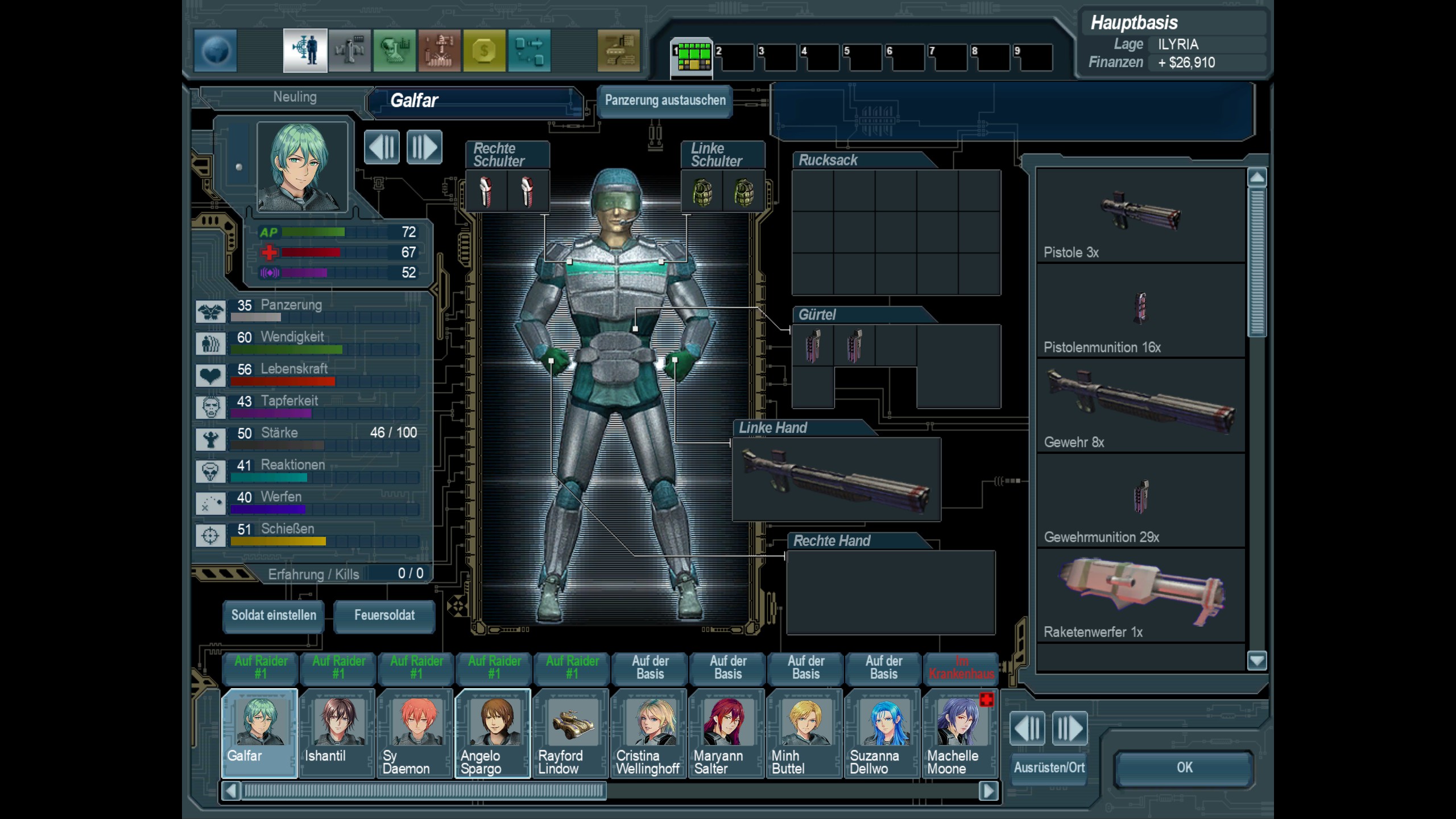Open the yellow dollar finance screen
This screenshot has height=819, width=1456.
click(484, 51)
